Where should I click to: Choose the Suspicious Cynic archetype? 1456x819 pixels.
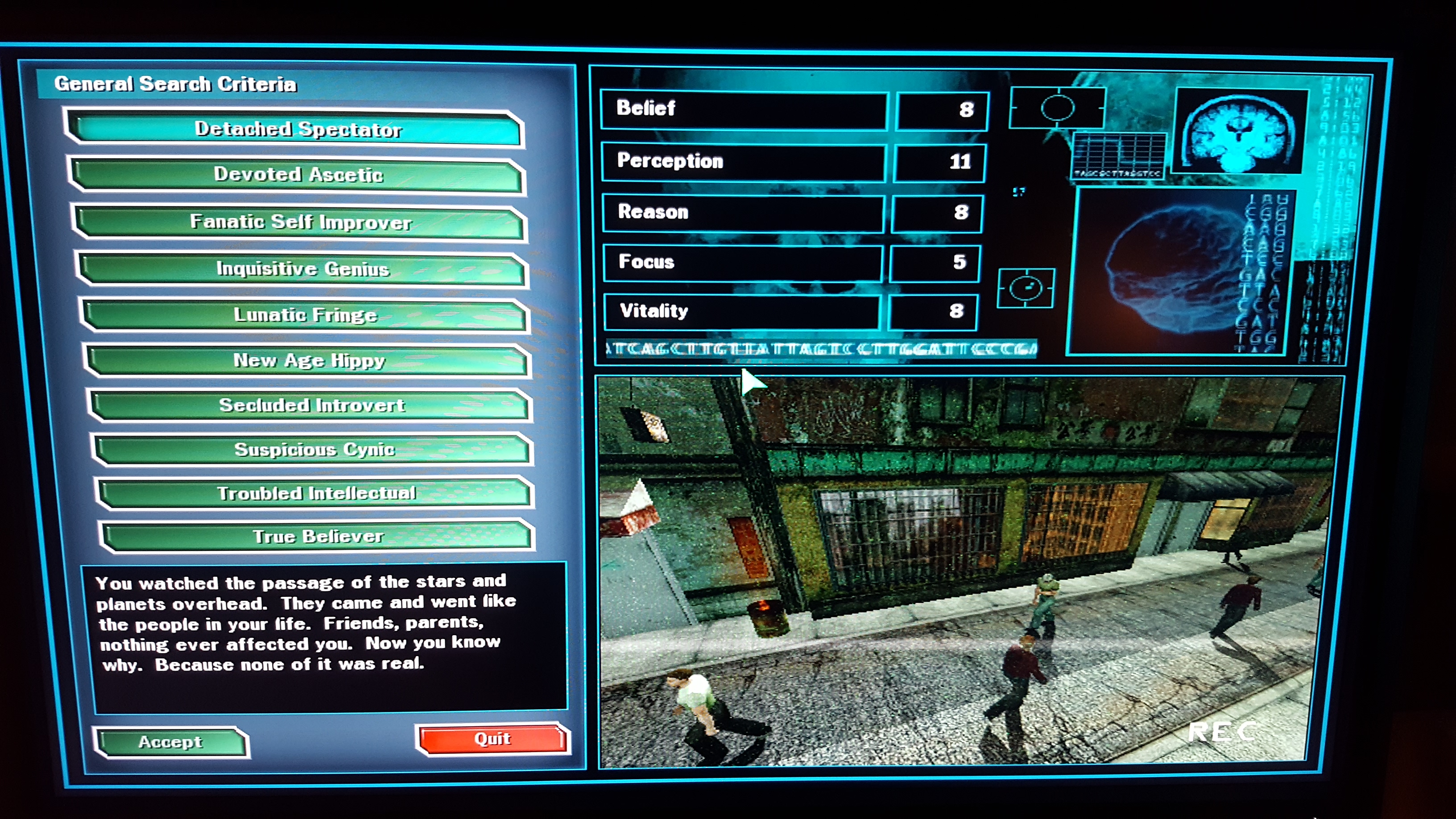[x=314, y=449]
